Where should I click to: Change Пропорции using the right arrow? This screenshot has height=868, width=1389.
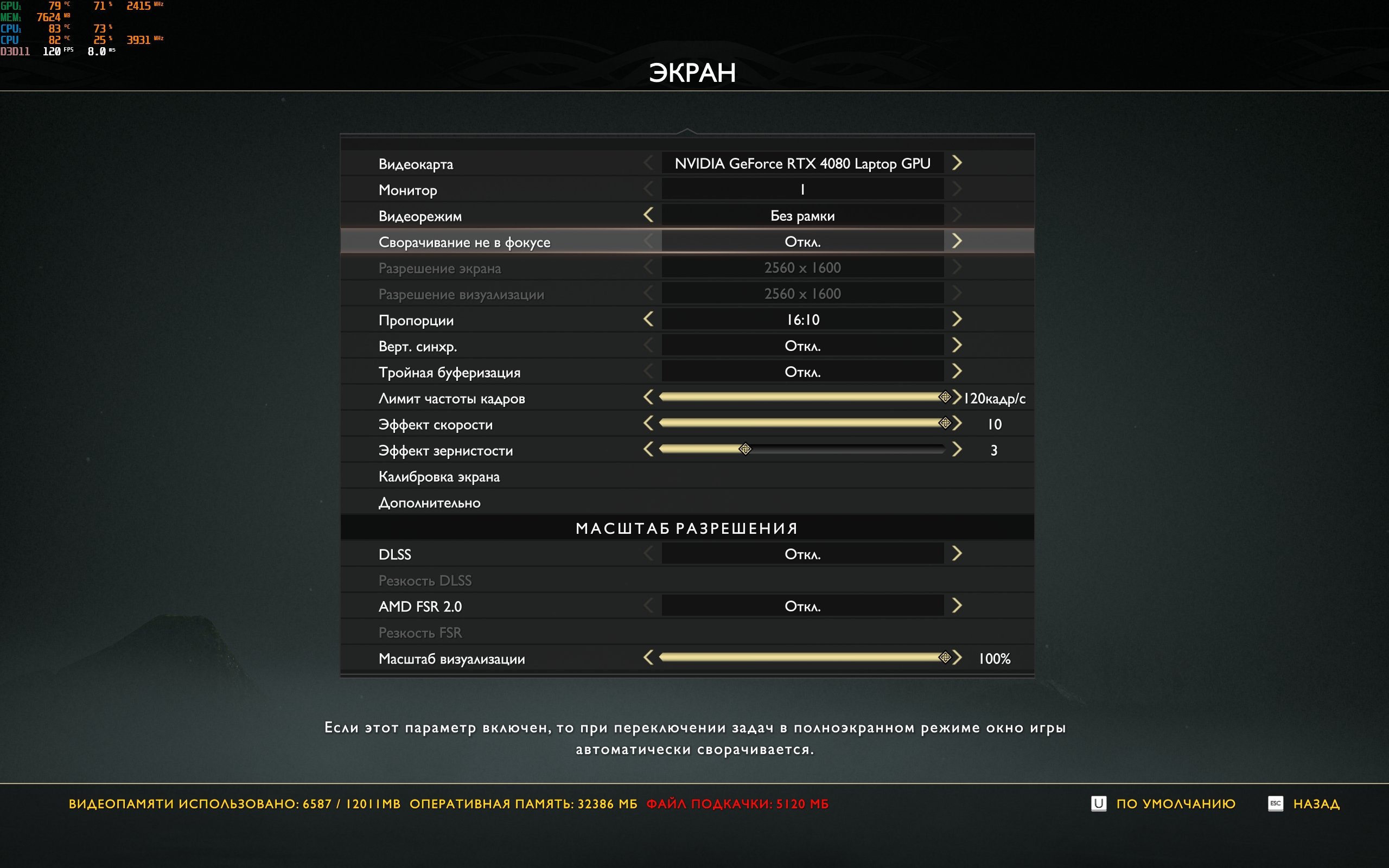tap(956, 319)
